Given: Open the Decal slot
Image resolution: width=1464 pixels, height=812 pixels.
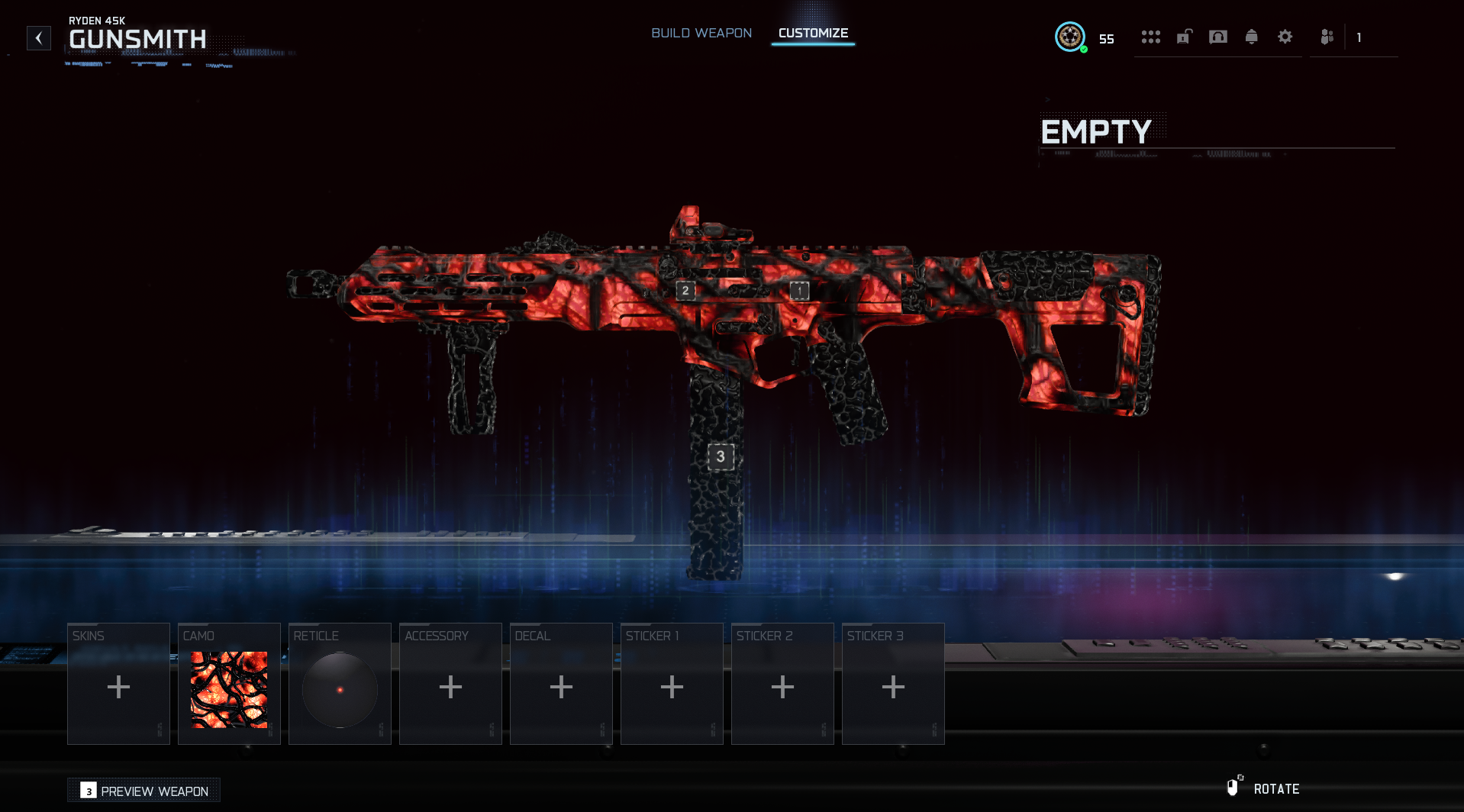Looking at the screenshot, I should [x=561, y=684].
